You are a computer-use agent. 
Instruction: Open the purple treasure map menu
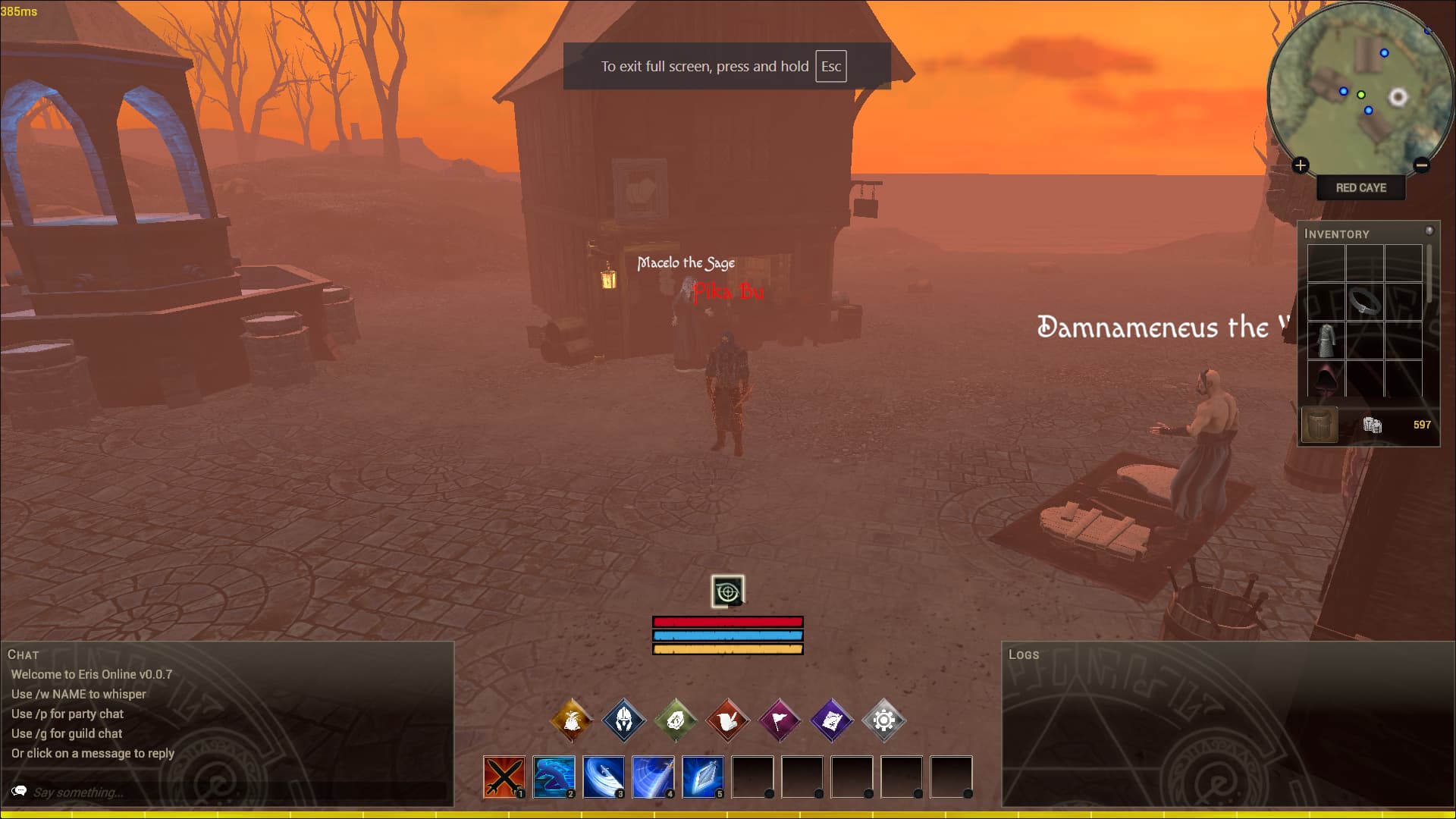click(x=831, y=720)
